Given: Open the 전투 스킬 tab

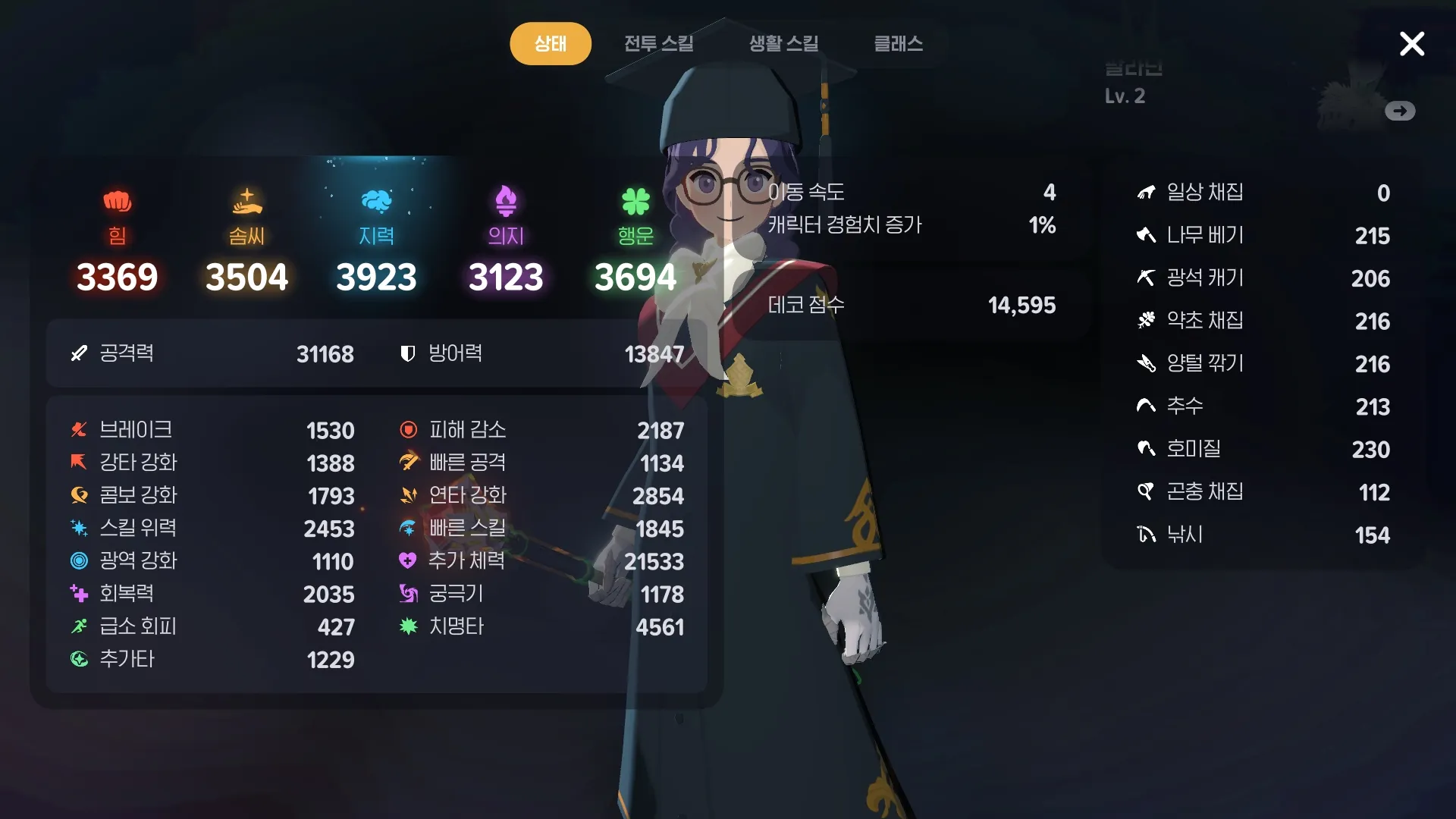Looking at the screenshot, I should (x=658, y=43).
